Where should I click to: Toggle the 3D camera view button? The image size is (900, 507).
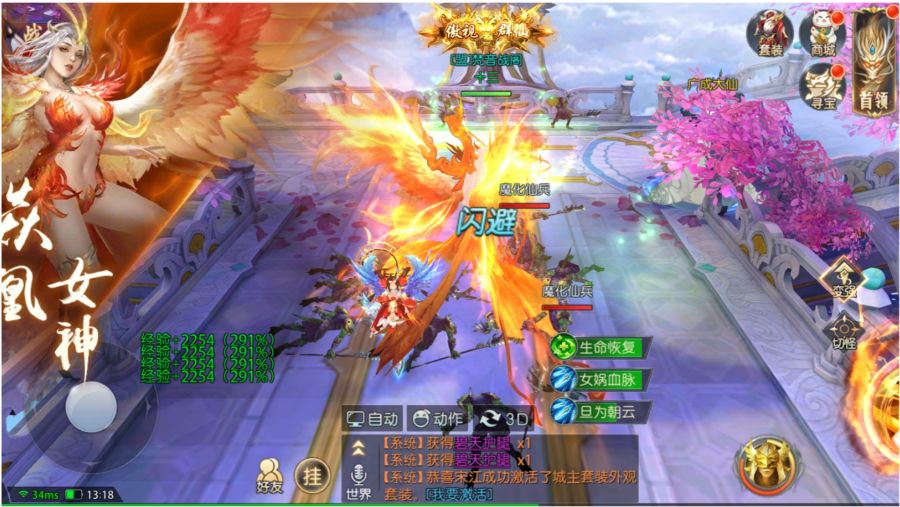coord(505,419)
